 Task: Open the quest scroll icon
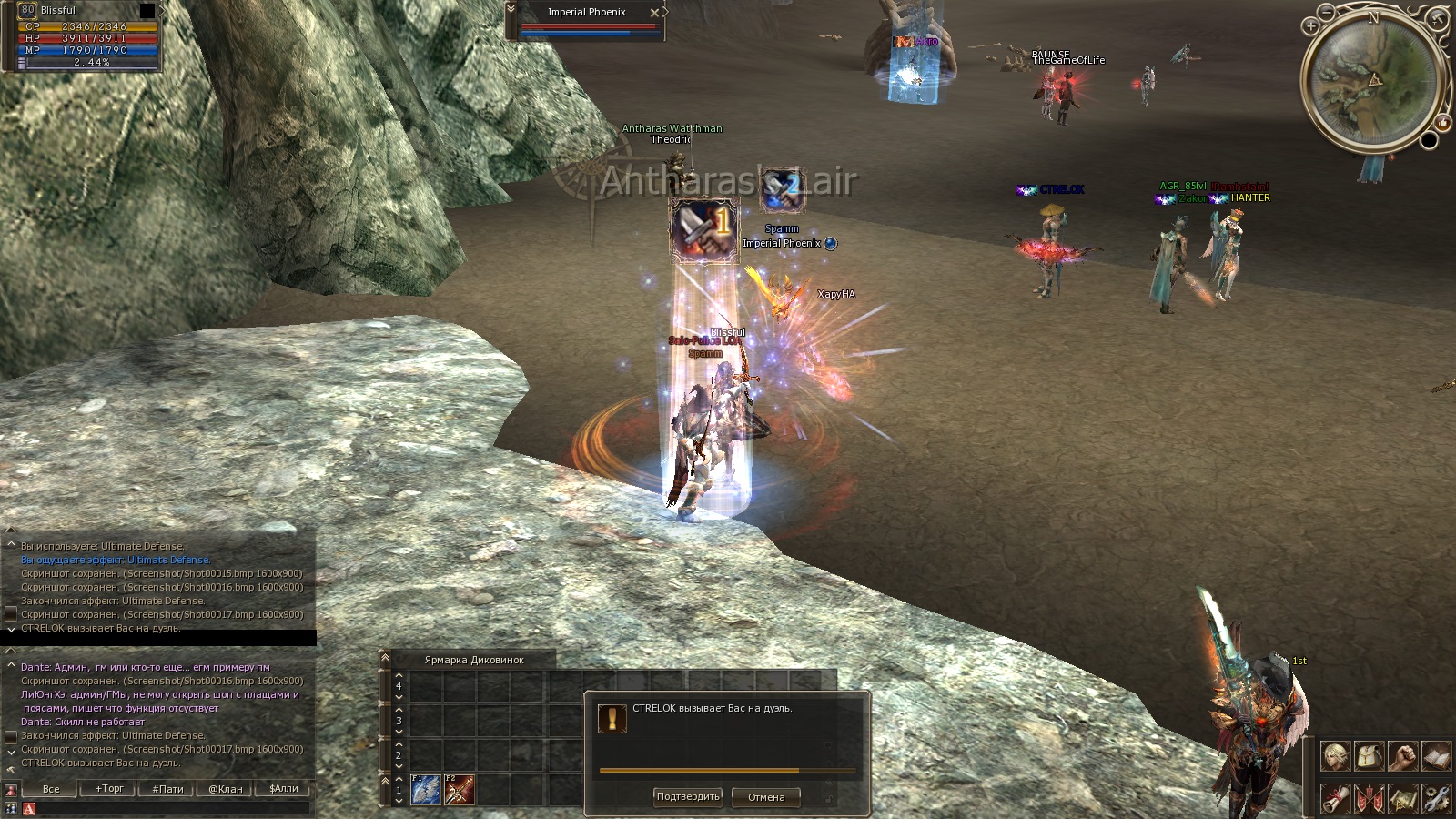point(1336,798)
